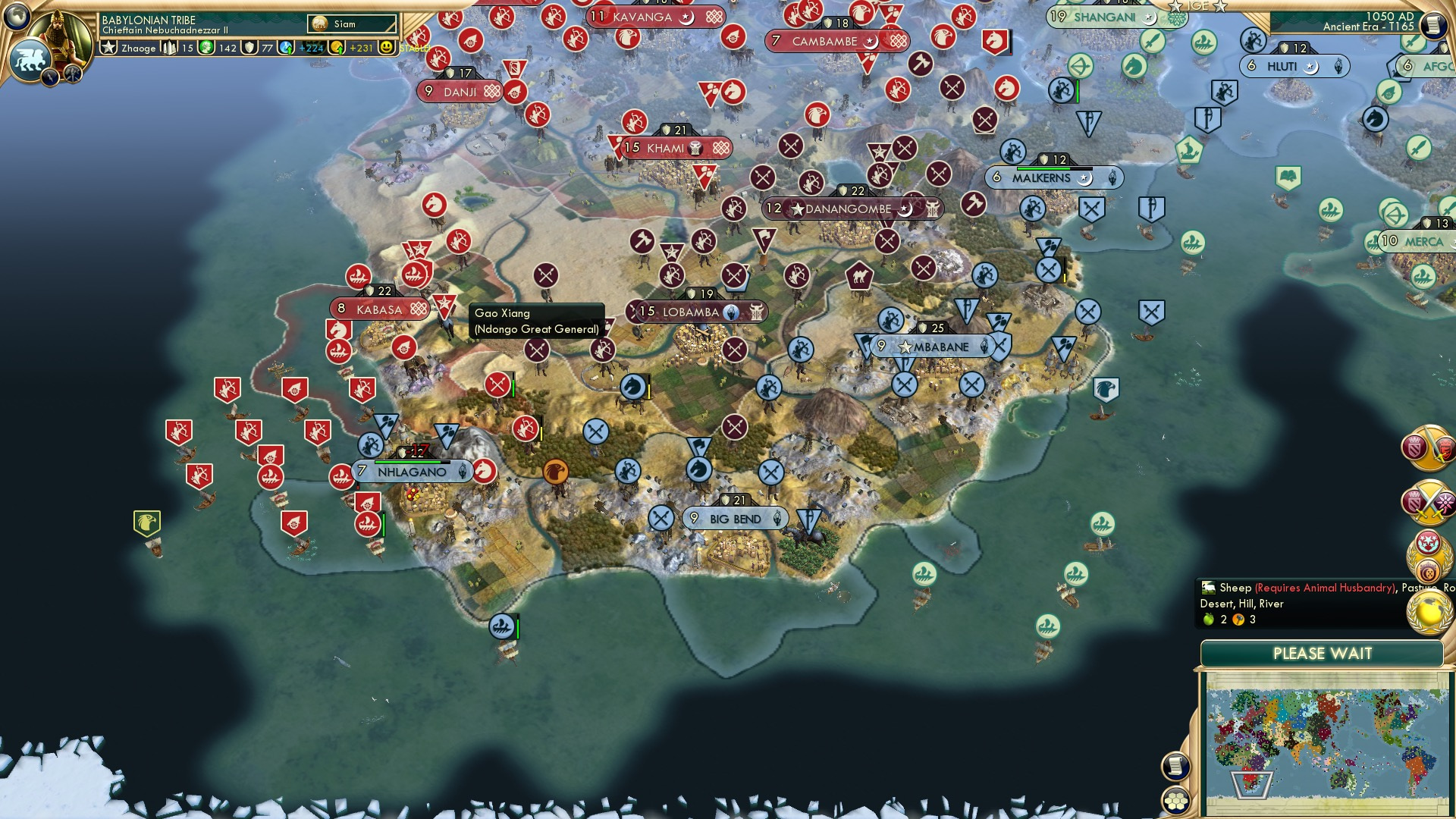Click the PLEASE WAIT banner
Screen dimensions: 1456x819
[1323, 653]
